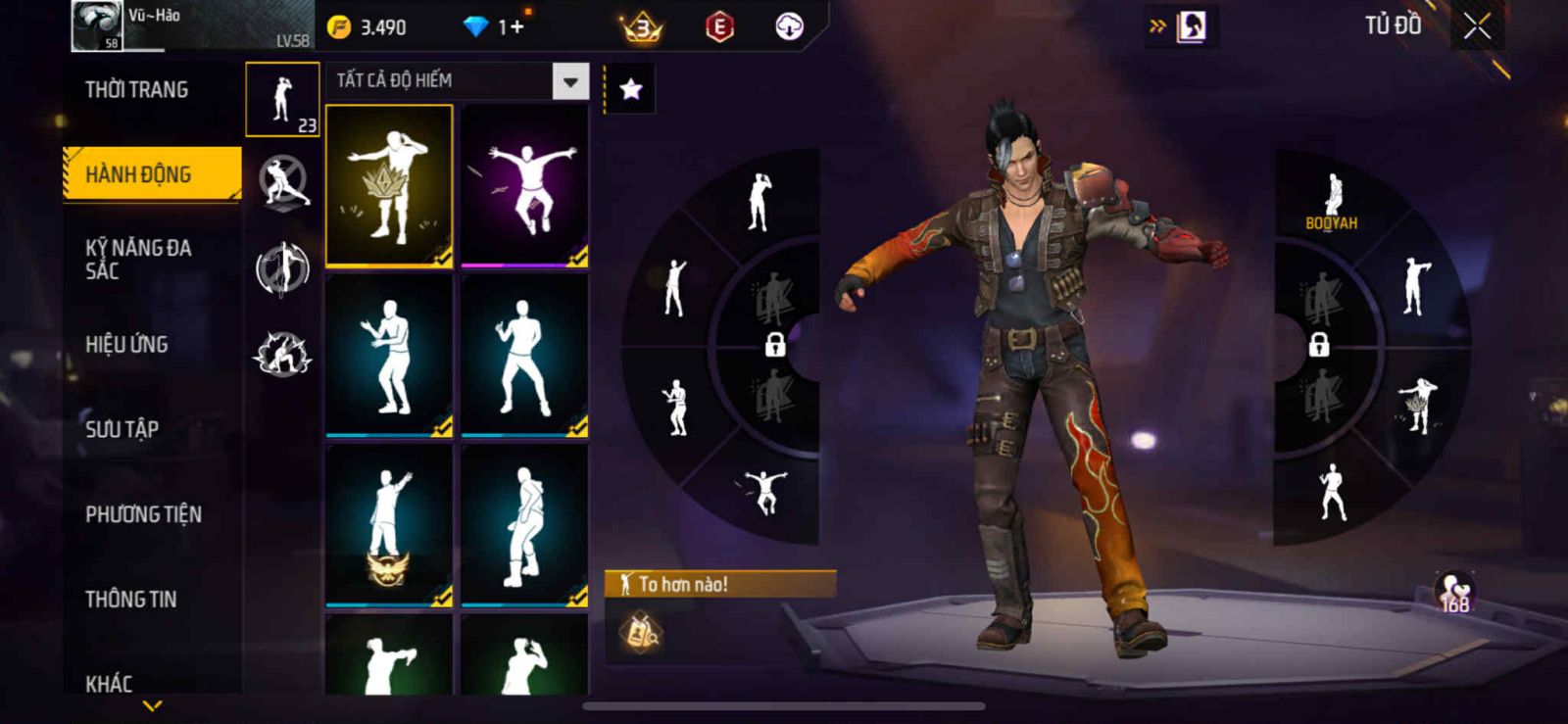Close the Tủ Đồ wardrobe screen
The image size is (1568, 724).
point(1477,26)
